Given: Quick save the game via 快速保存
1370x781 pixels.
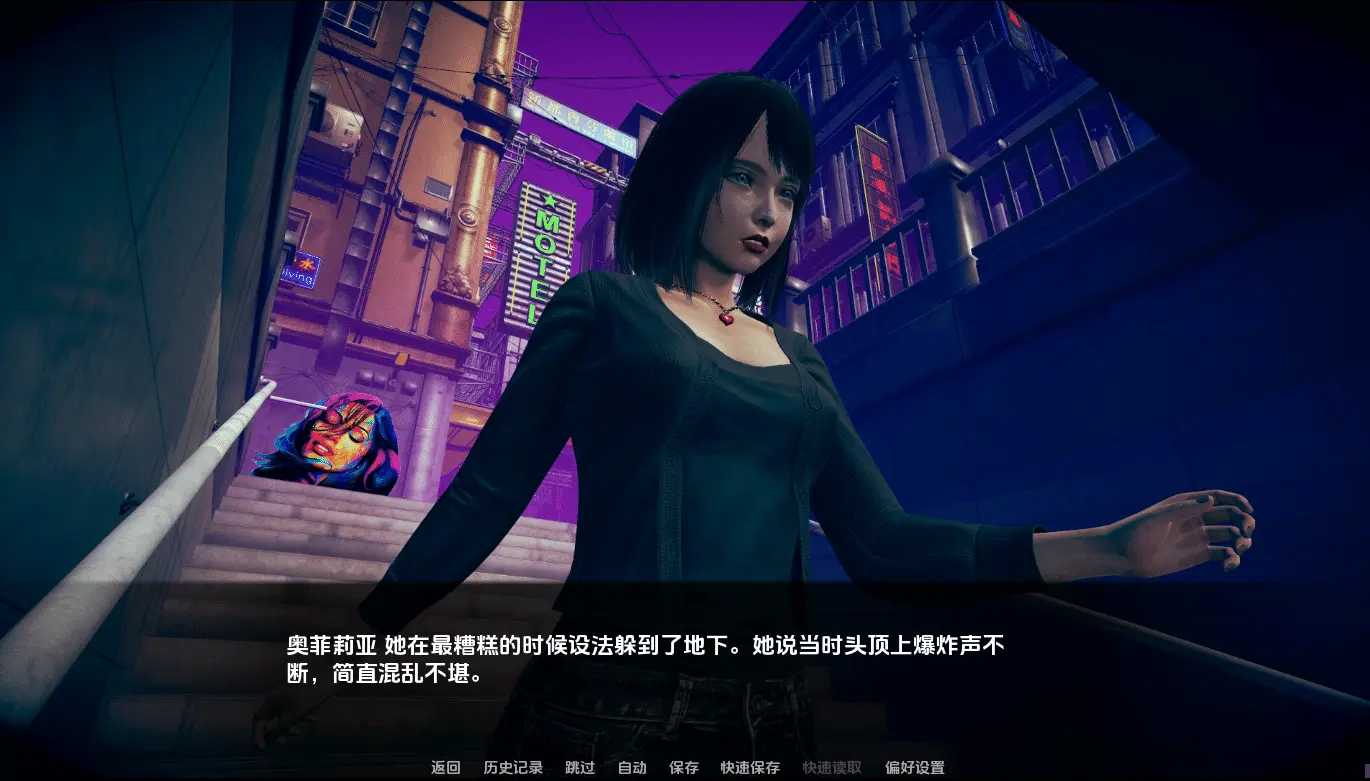Looking at the screenshot, I should coord(750,768).
